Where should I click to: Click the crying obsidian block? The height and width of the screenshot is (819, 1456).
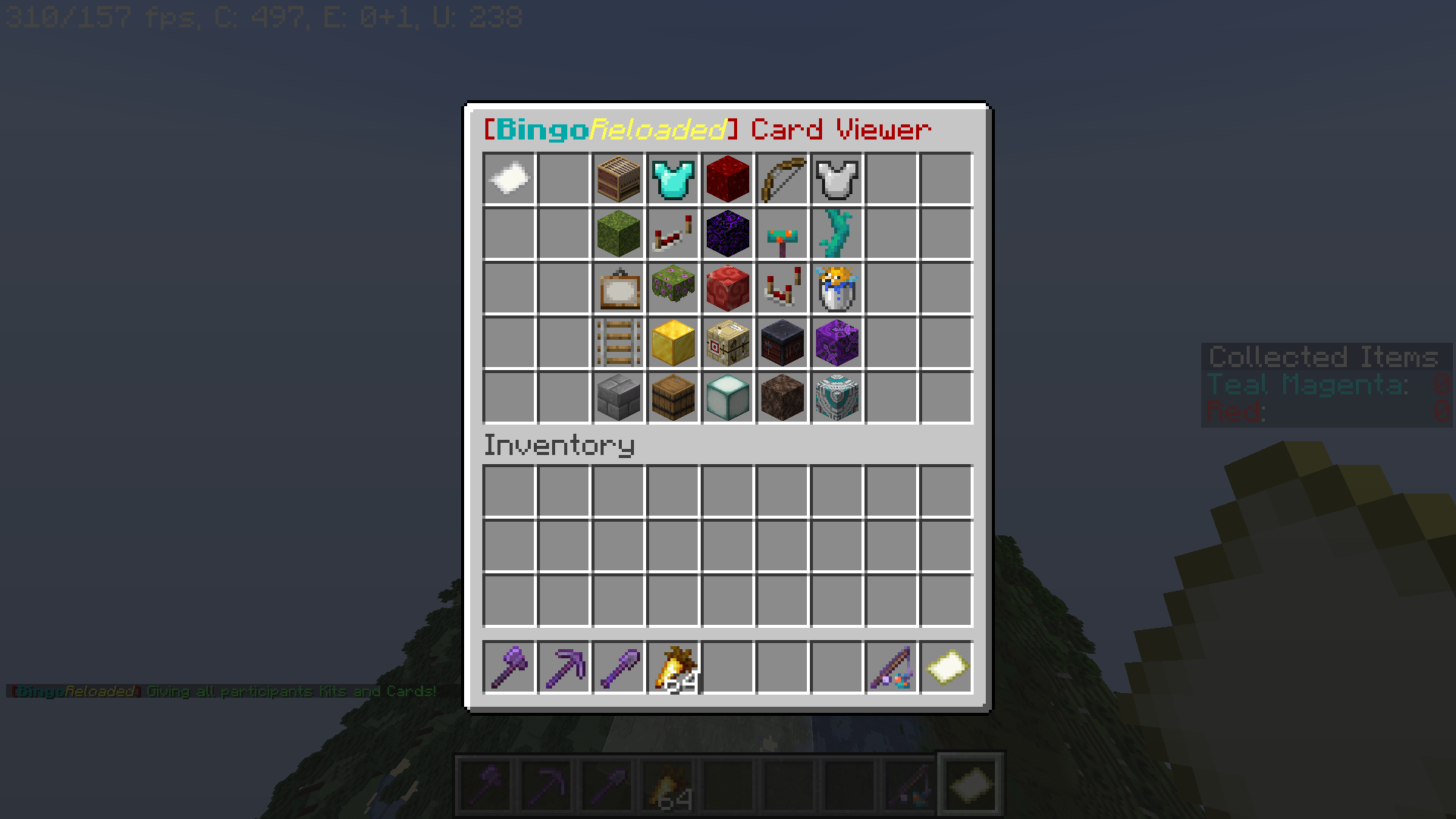click(727, 234)
